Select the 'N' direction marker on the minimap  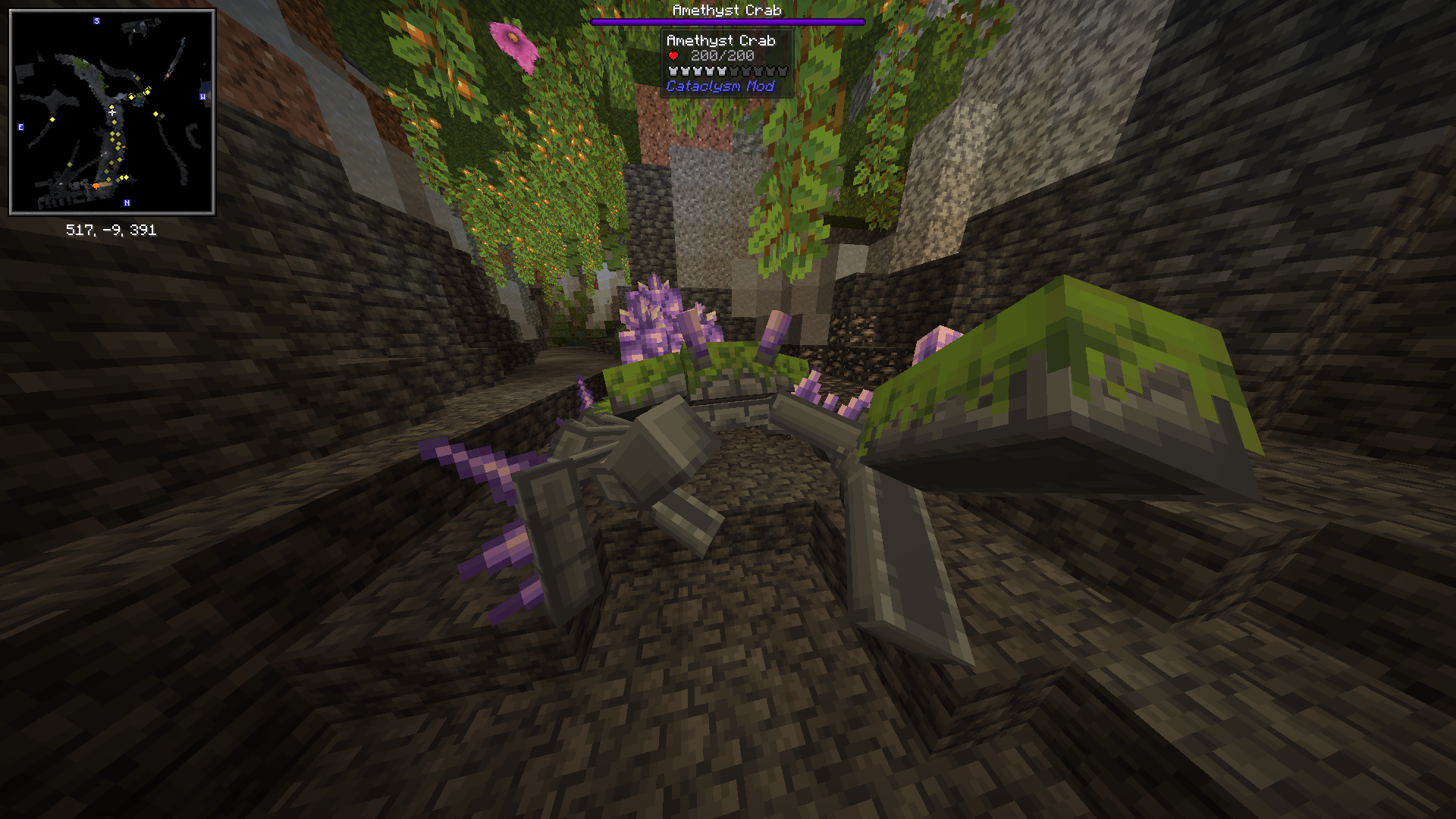point(127,202)
